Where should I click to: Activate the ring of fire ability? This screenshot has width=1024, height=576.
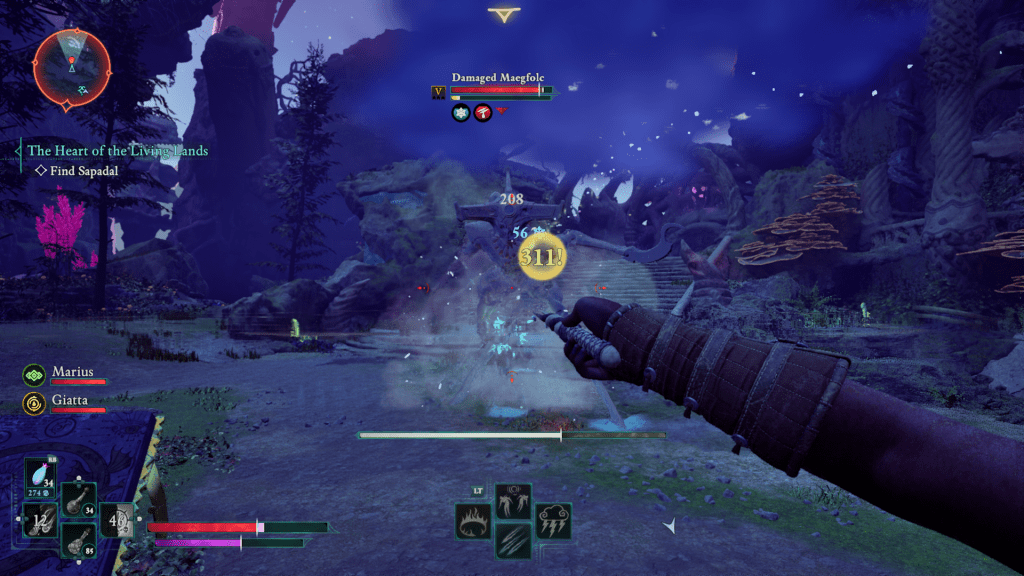click(x=473, y=521)
